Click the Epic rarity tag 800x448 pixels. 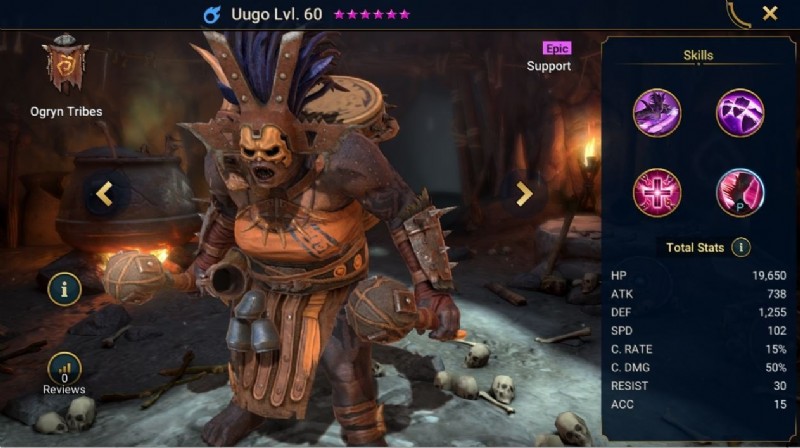tap(556, 48)
